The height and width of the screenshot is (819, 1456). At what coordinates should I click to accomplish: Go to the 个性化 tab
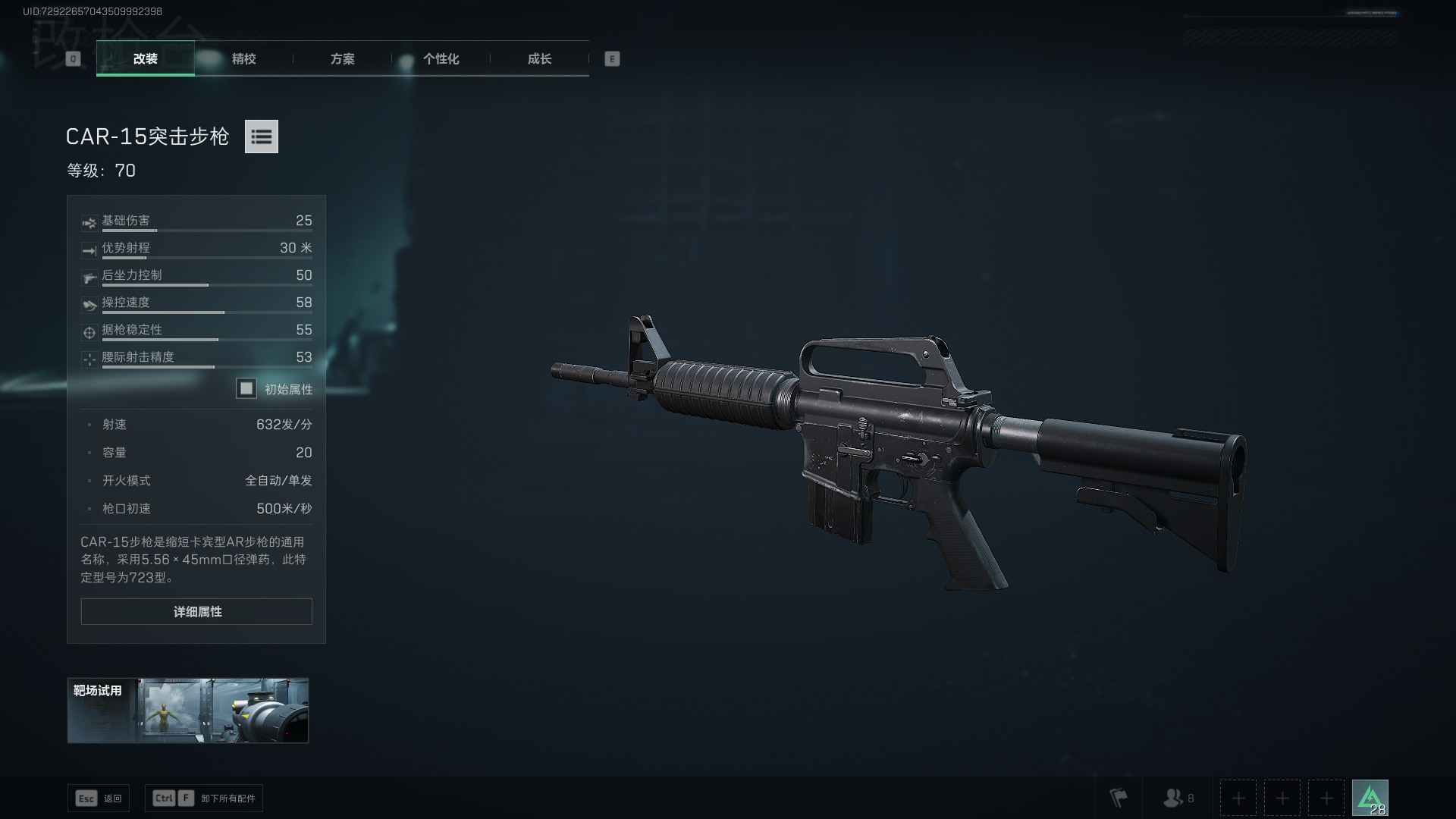[441, 58]
